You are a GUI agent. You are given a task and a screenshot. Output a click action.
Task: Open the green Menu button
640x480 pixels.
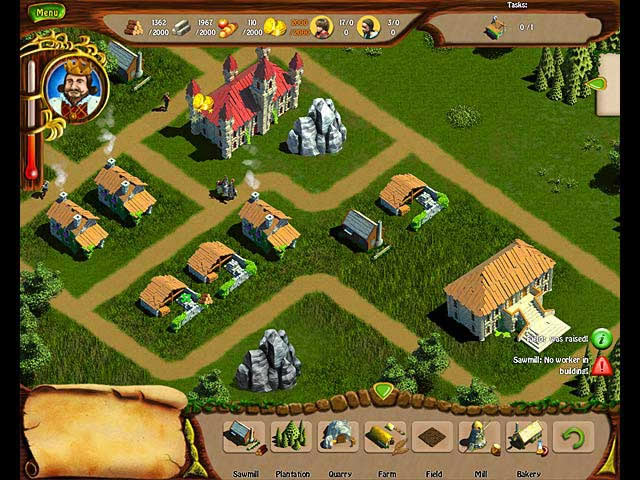[46, 13]
